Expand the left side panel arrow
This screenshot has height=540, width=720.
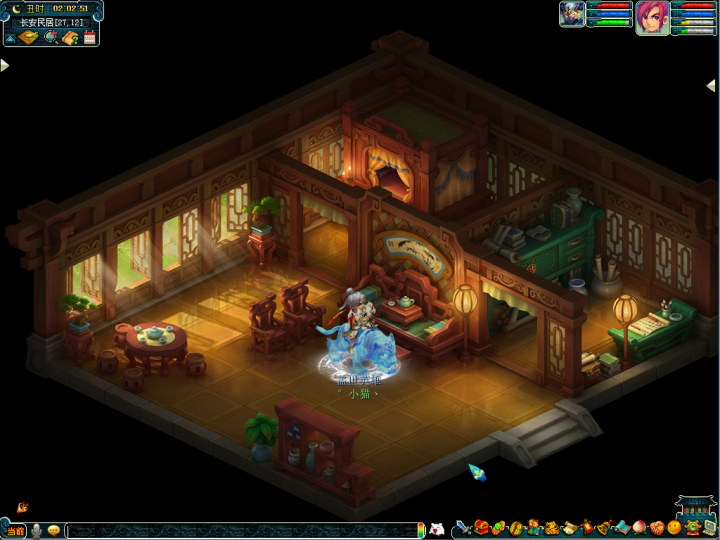pos(5,66)
